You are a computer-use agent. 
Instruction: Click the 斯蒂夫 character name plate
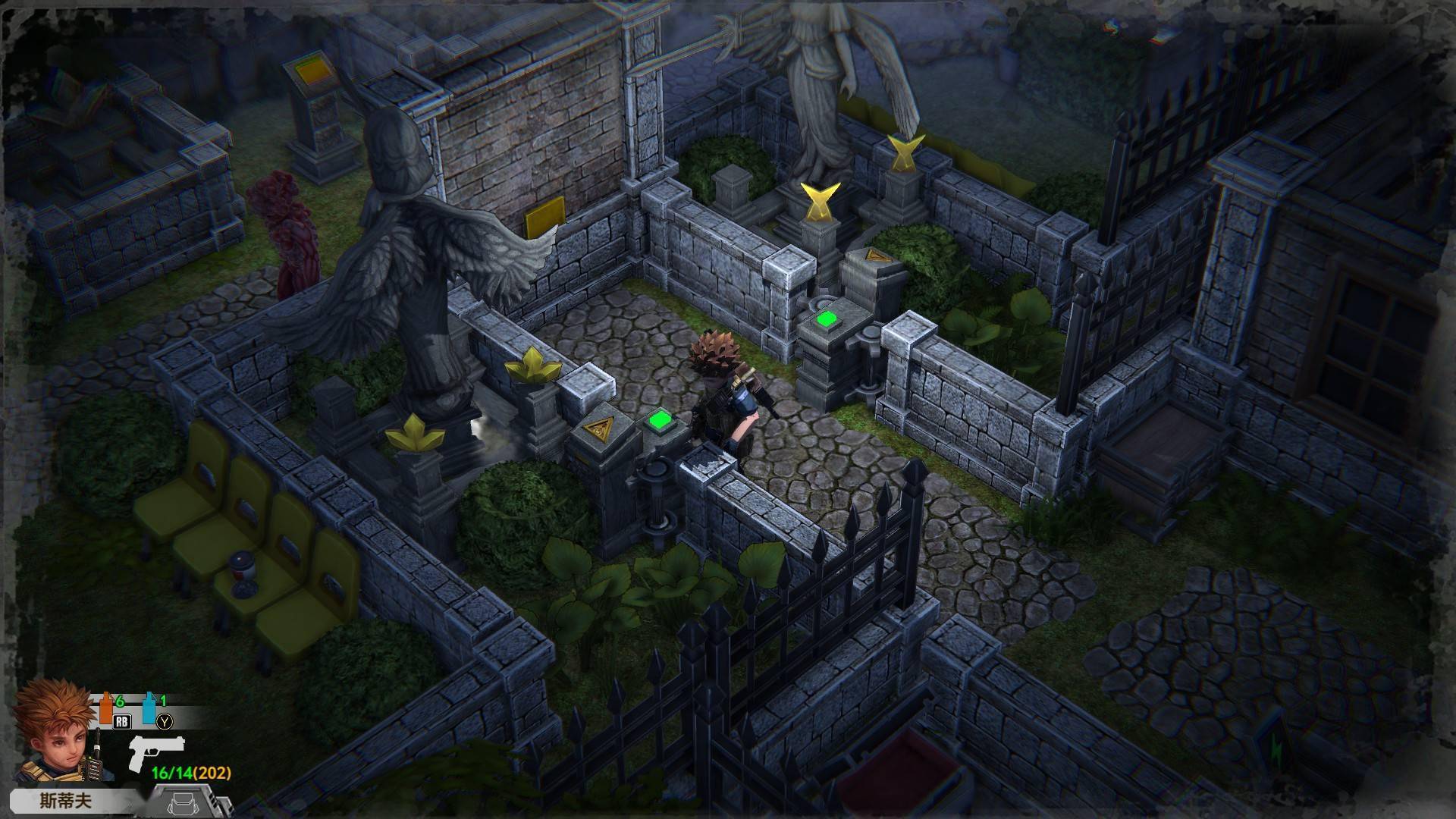pos(67,802)
